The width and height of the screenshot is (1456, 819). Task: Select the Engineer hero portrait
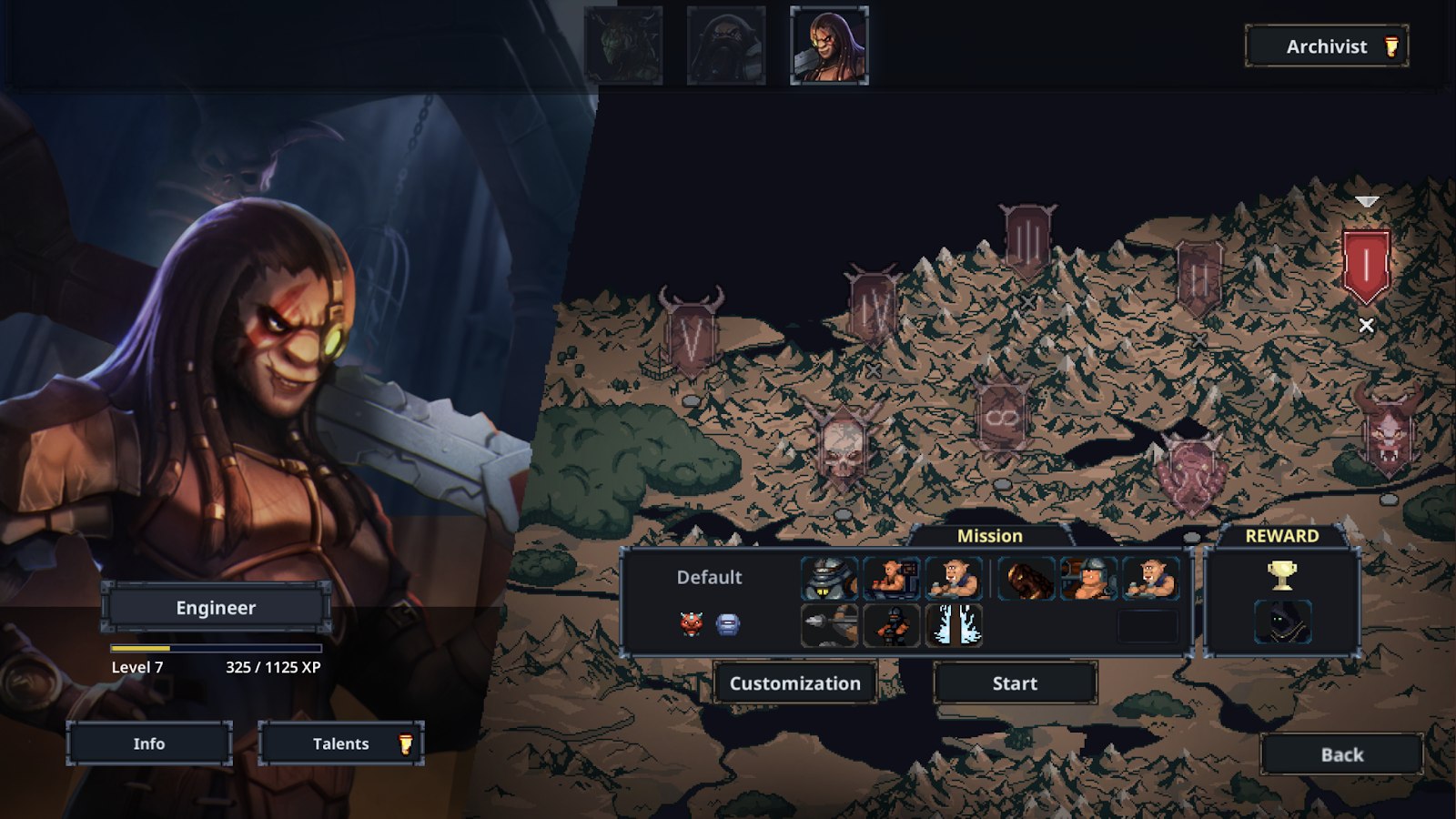tap(829, 45)
